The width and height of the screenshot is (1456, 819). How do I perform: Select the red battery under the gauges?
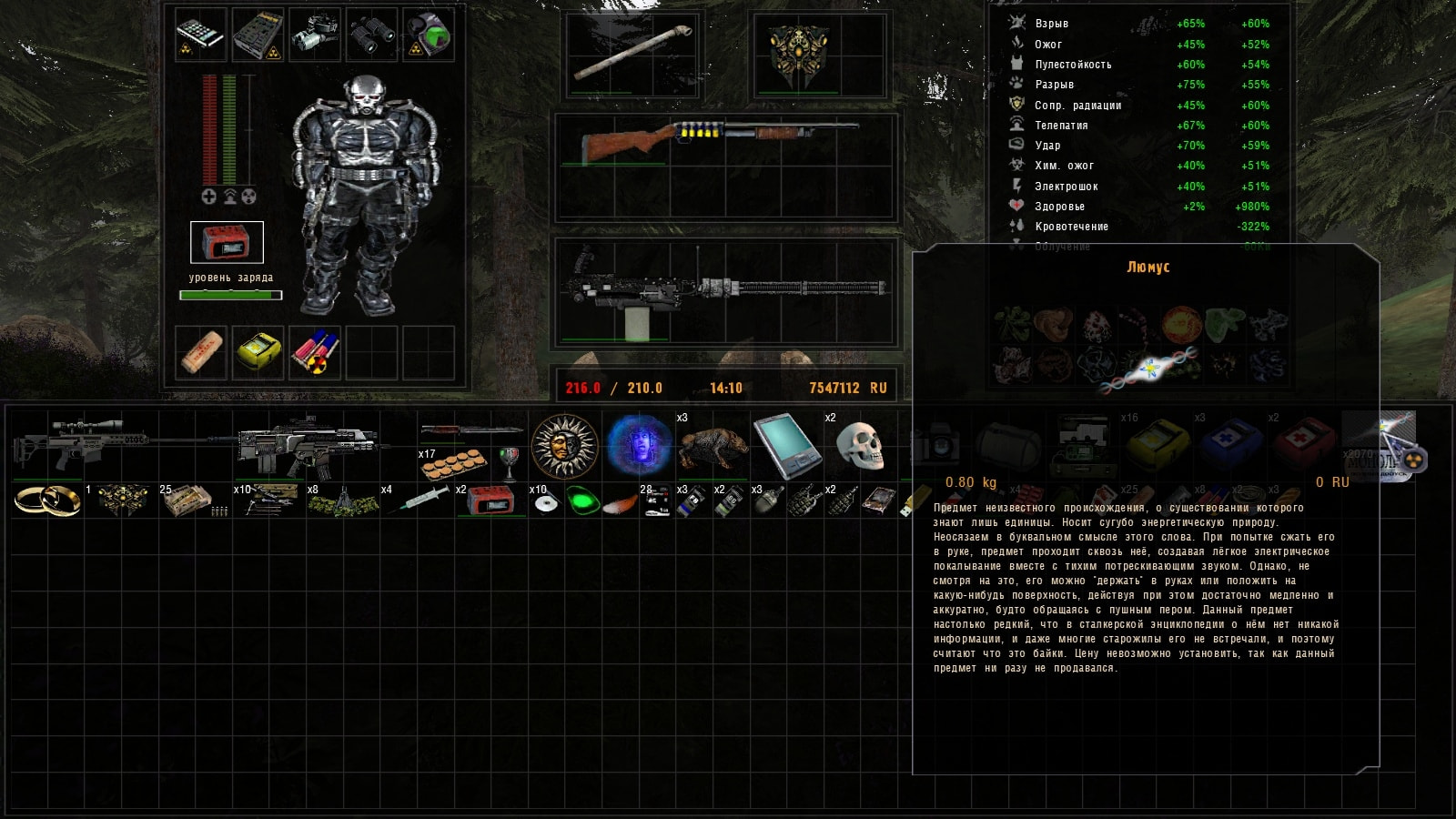point(227,243)
